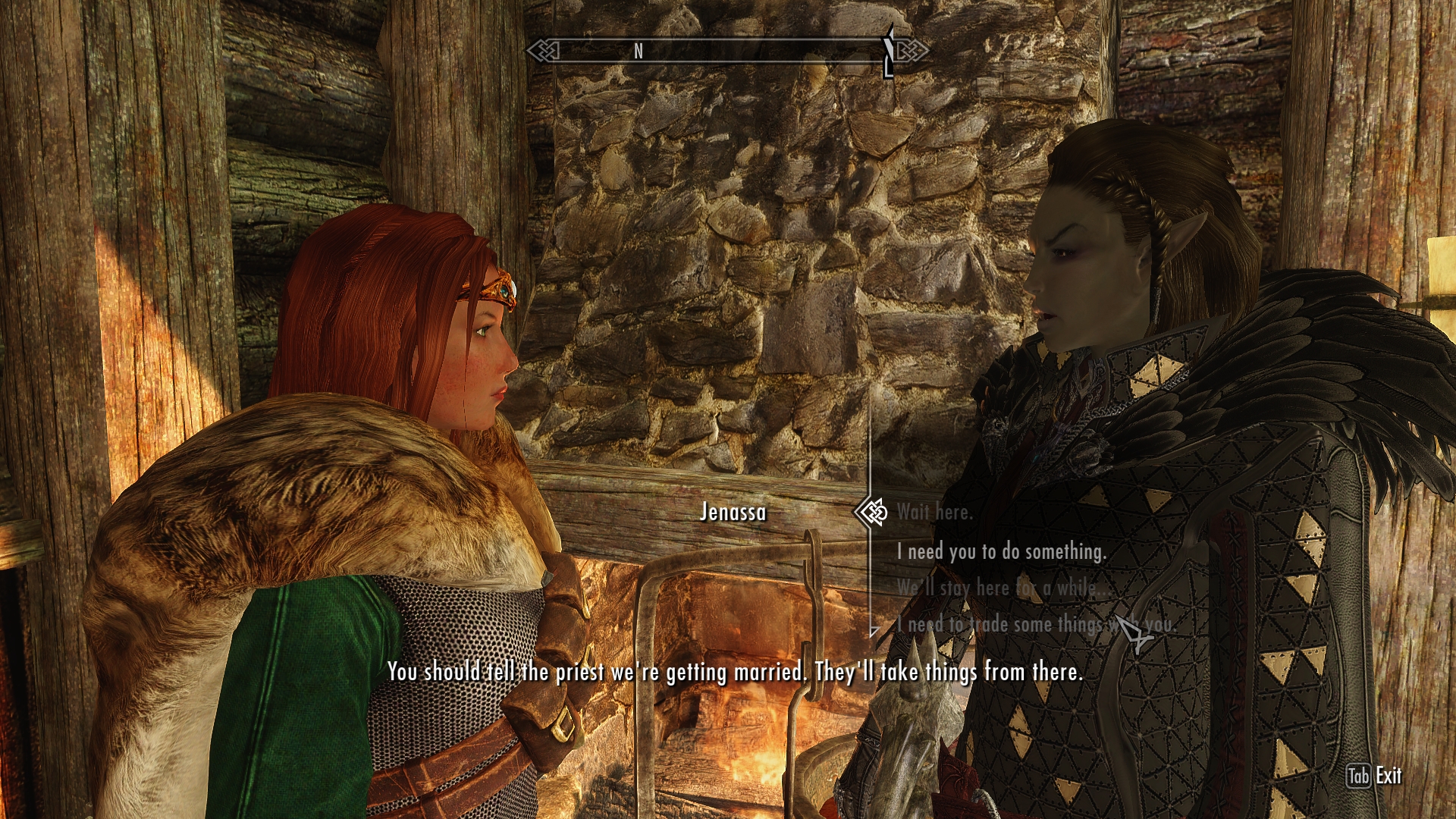Pick "We'll stay here for a while..." reply

coord(996,588)
